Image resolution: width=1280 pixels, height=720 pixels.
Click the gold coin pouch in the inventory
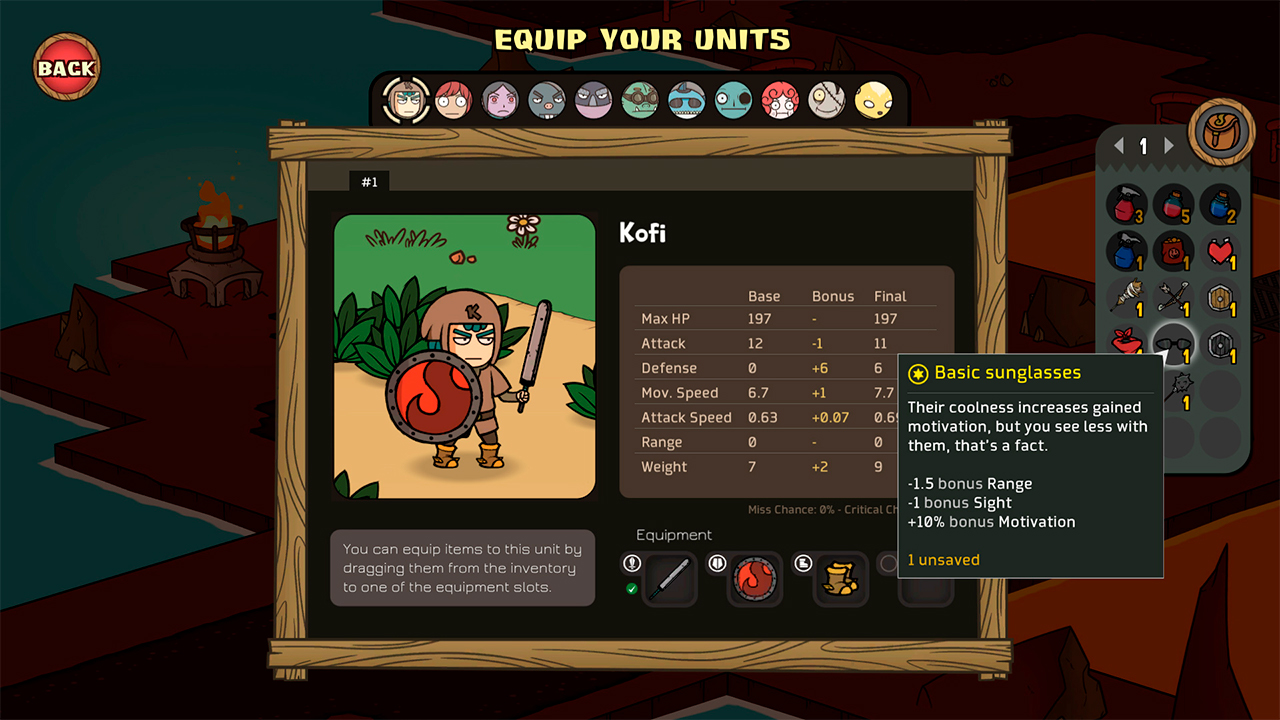[1175, 251]
